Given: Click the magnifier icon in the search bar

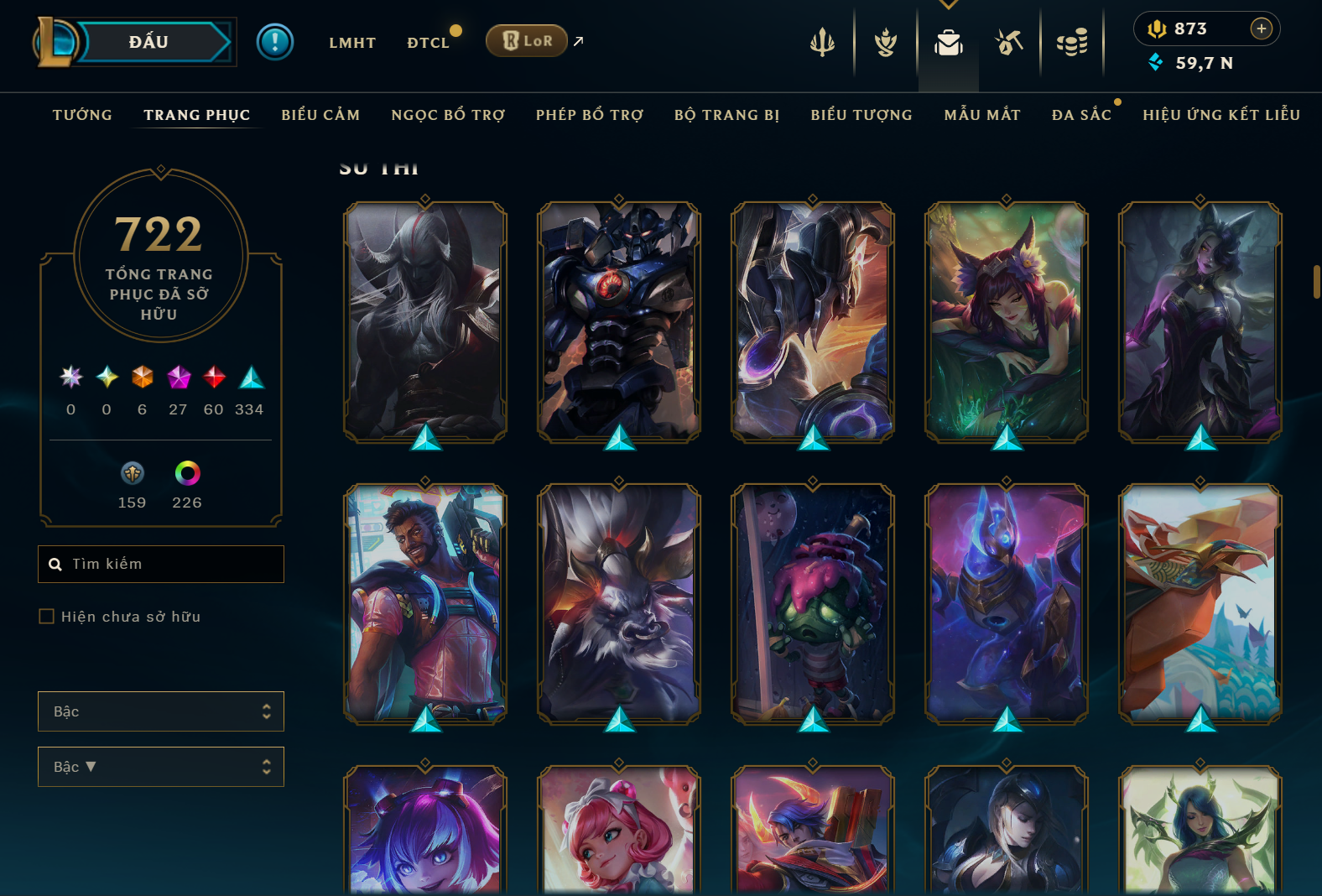Looking at the screenshot, I should tap(55, 564).
